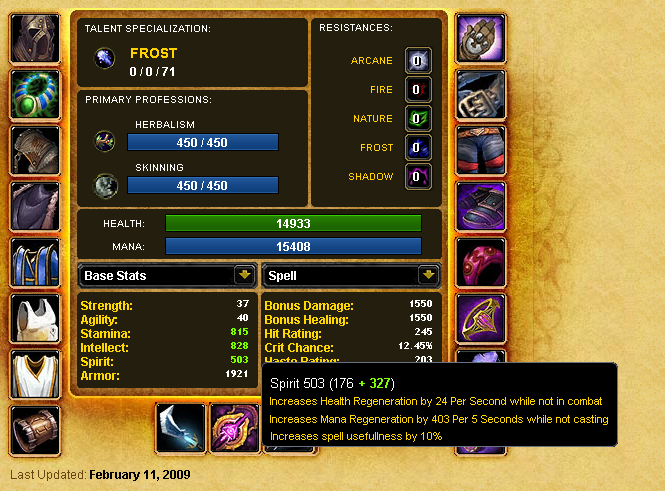Select the helmet equipment slot
The height and width of the screenshot is (491, 665).
coord(36,39)
